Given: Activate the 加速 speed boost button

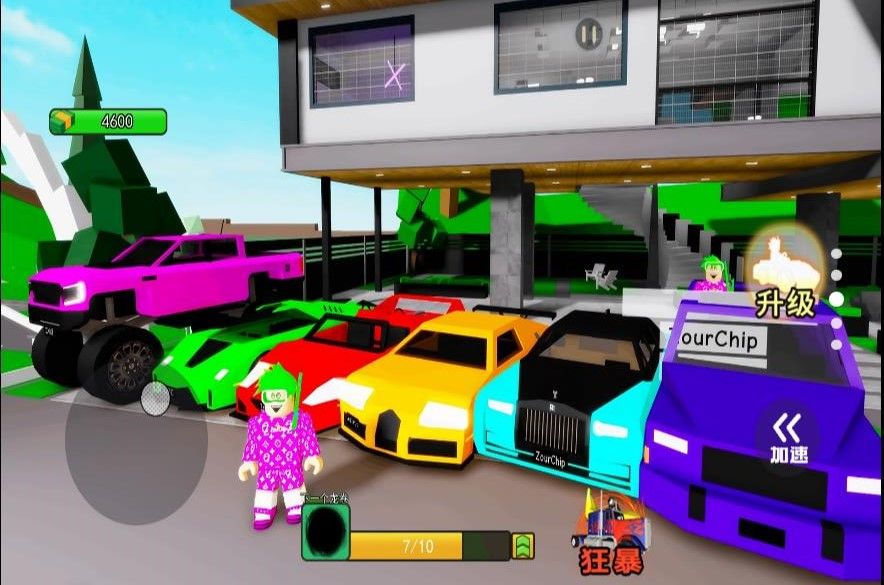Looking at the screenshot, I should 788,438.
